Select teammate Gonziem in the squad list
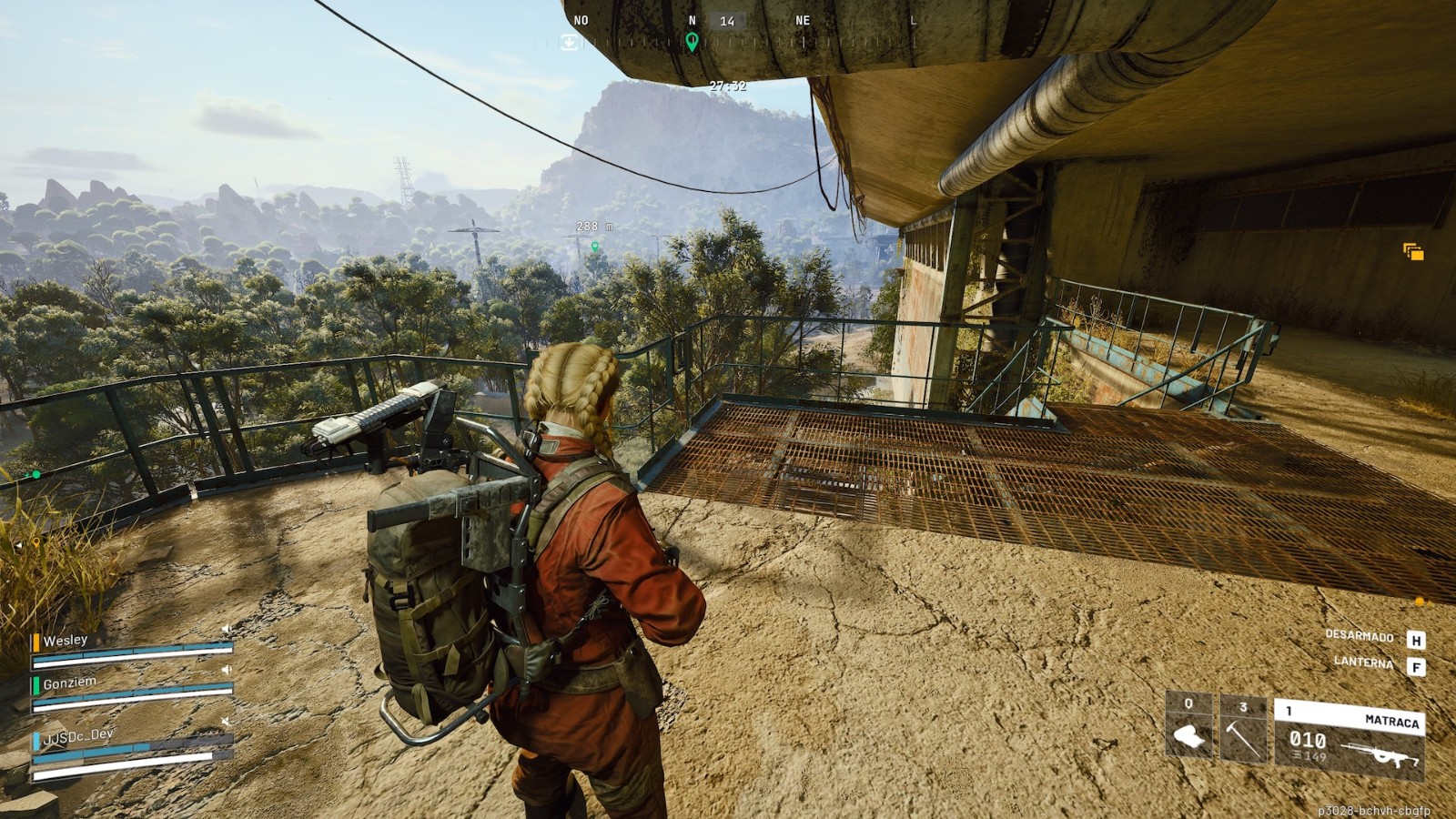Image resolution: width=1456 pixels, height=819 pixels. (x=69, y=682)
